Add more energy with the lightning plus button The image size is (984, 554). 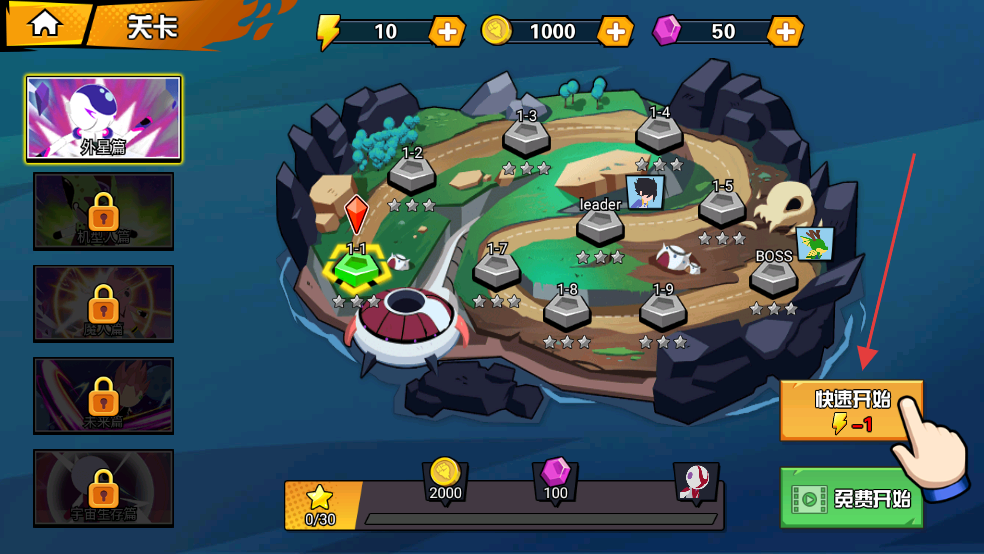point(446,31)
